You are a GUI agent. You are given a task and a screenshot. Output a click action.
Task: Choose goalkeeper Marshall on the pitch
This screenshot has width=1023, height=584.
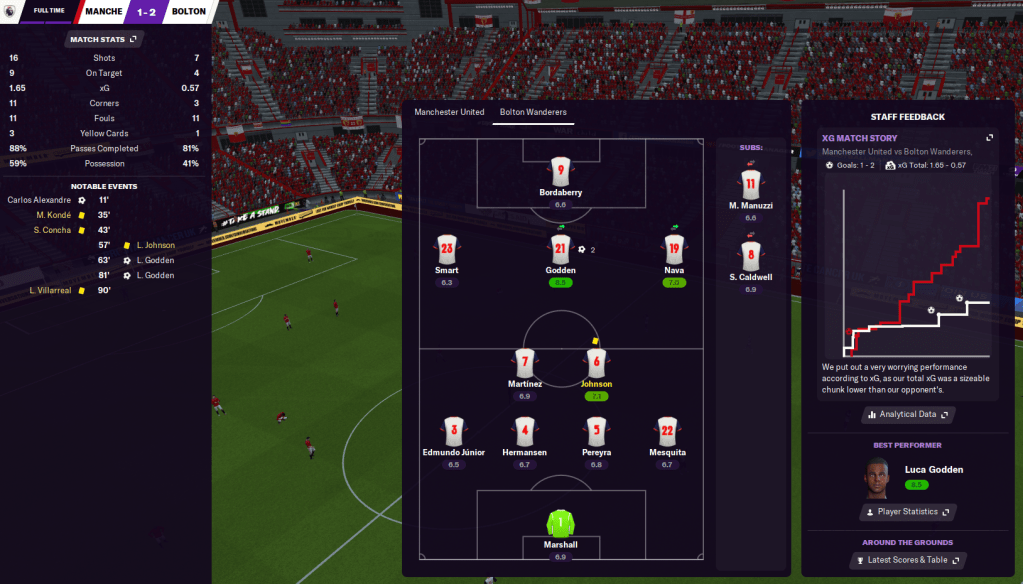tap(560, 522)
